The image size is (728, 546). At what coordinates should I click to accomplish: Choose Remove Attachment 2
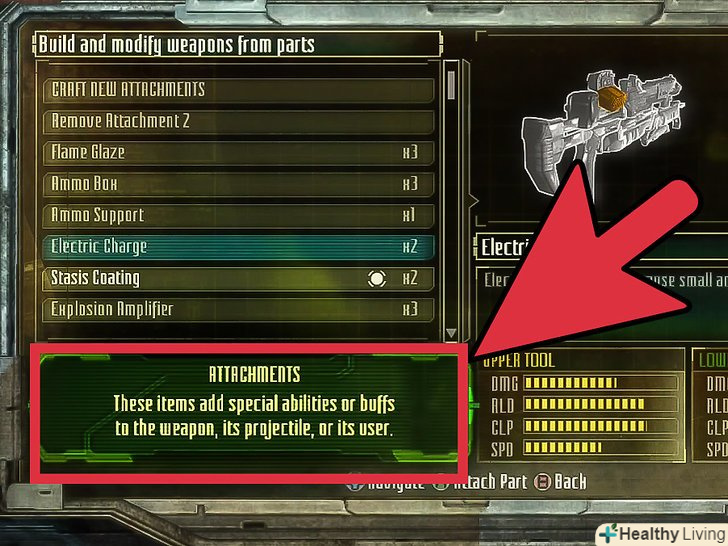click(240, 121)
